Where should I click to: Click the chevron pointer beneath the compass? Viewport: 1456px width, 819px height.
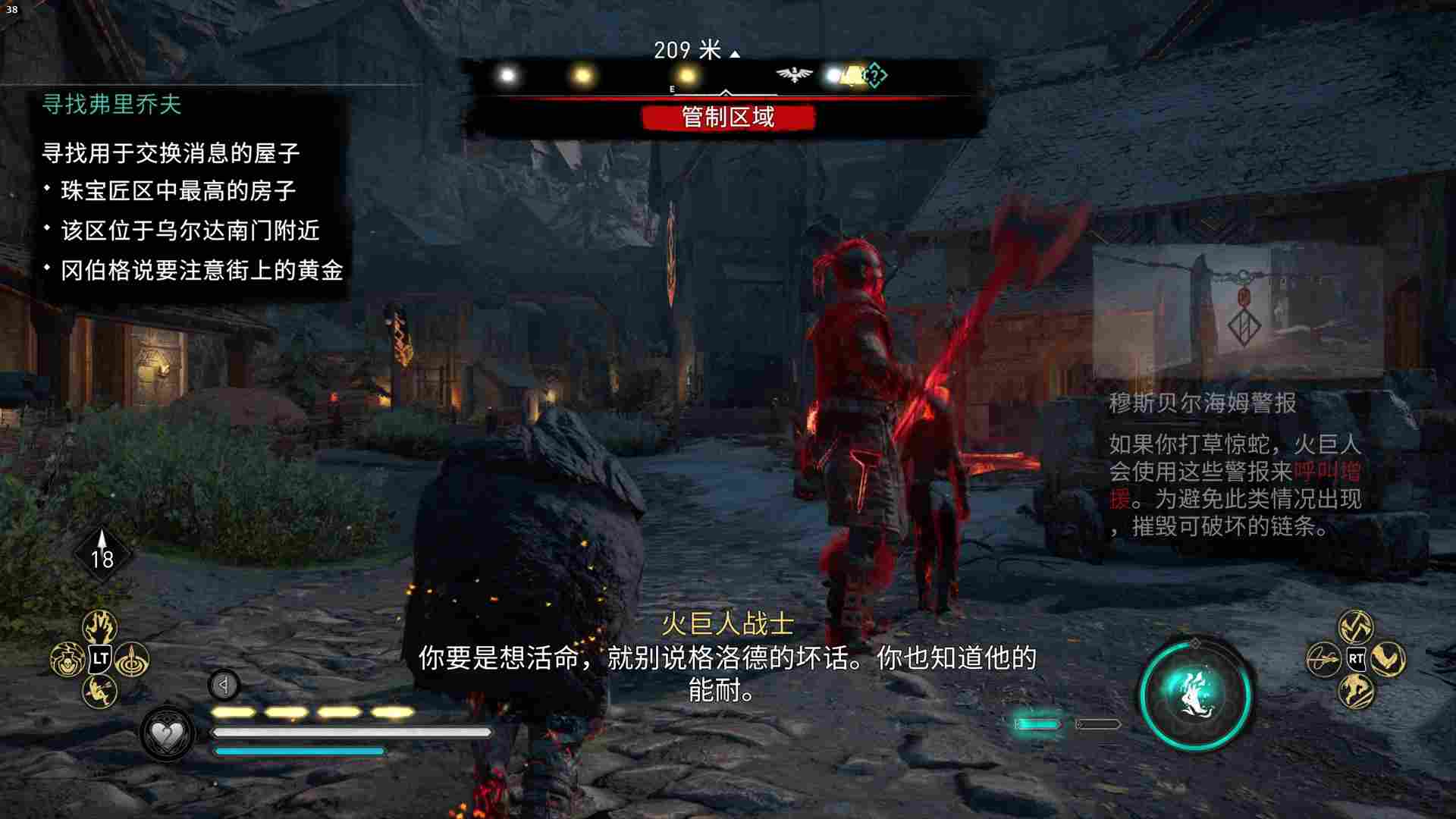tap(726, 92)
